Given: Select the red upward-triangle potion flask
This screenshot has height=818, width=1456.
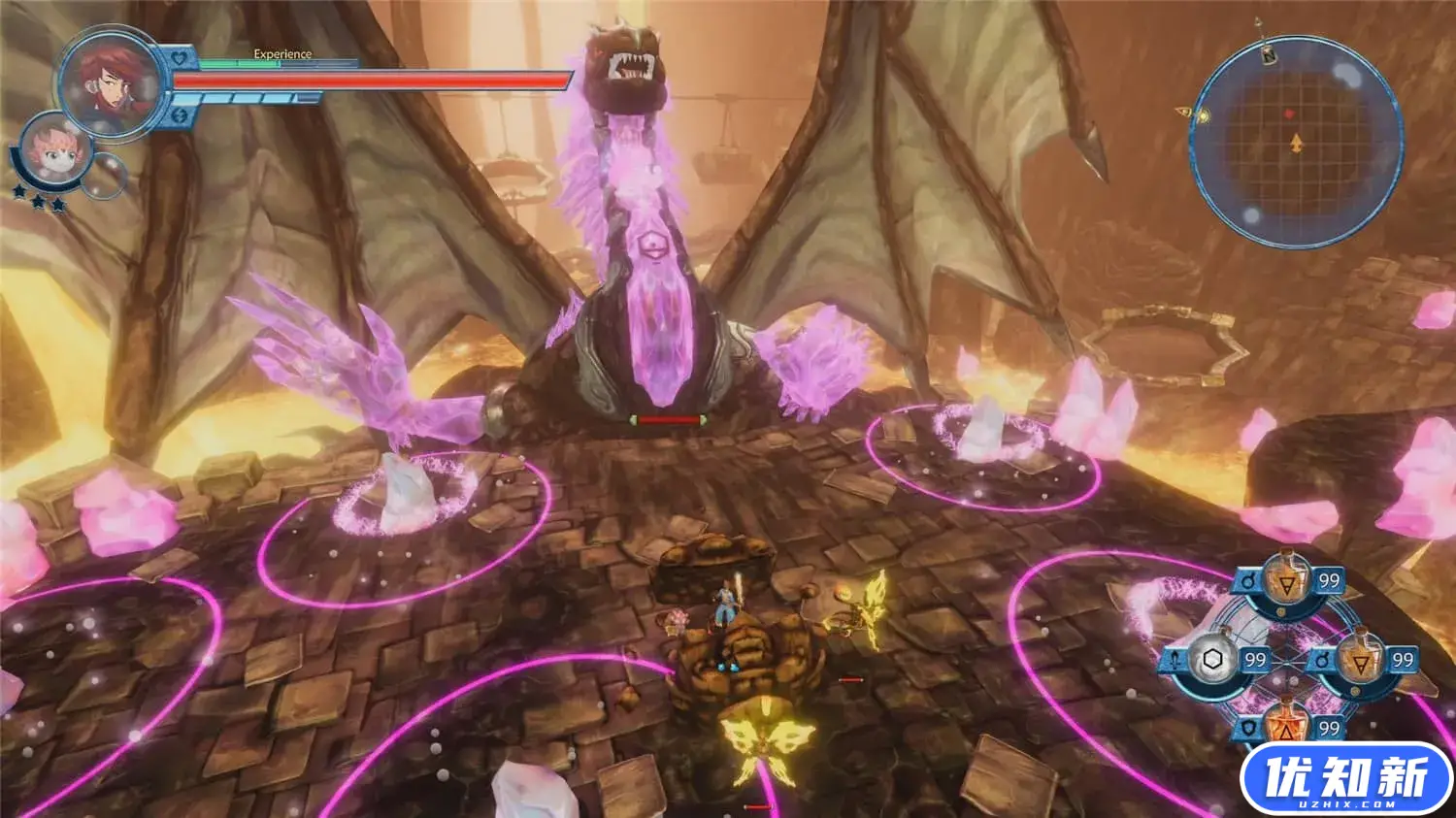Looking at the screenshot, I should pos(1287,722).
